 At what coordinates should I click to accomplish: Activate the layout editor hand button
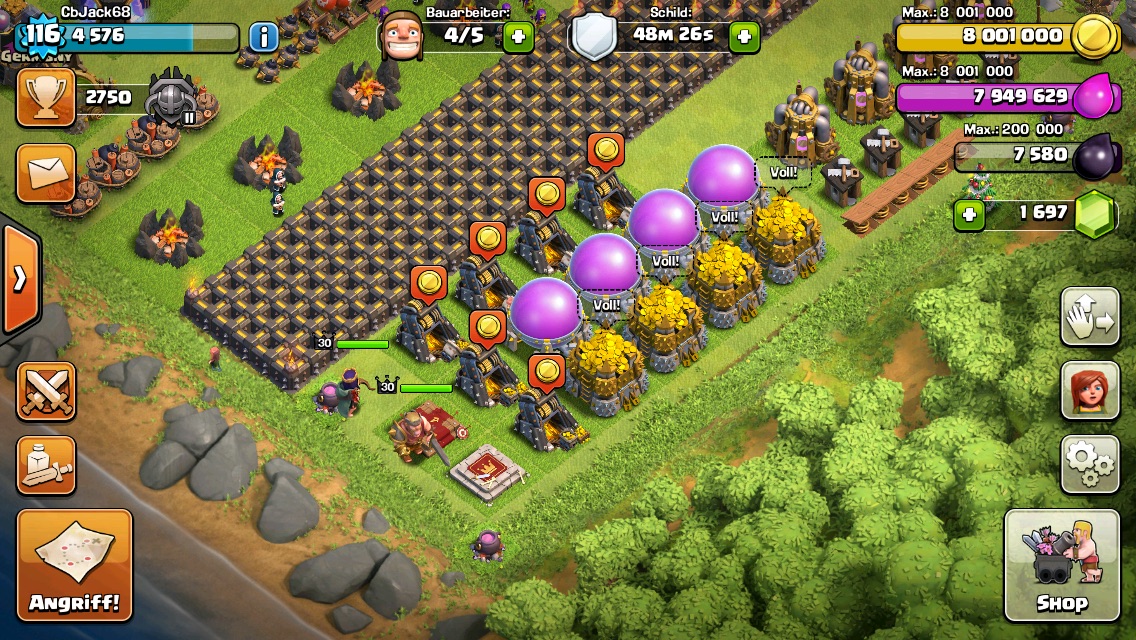[x=1090, y=317]
